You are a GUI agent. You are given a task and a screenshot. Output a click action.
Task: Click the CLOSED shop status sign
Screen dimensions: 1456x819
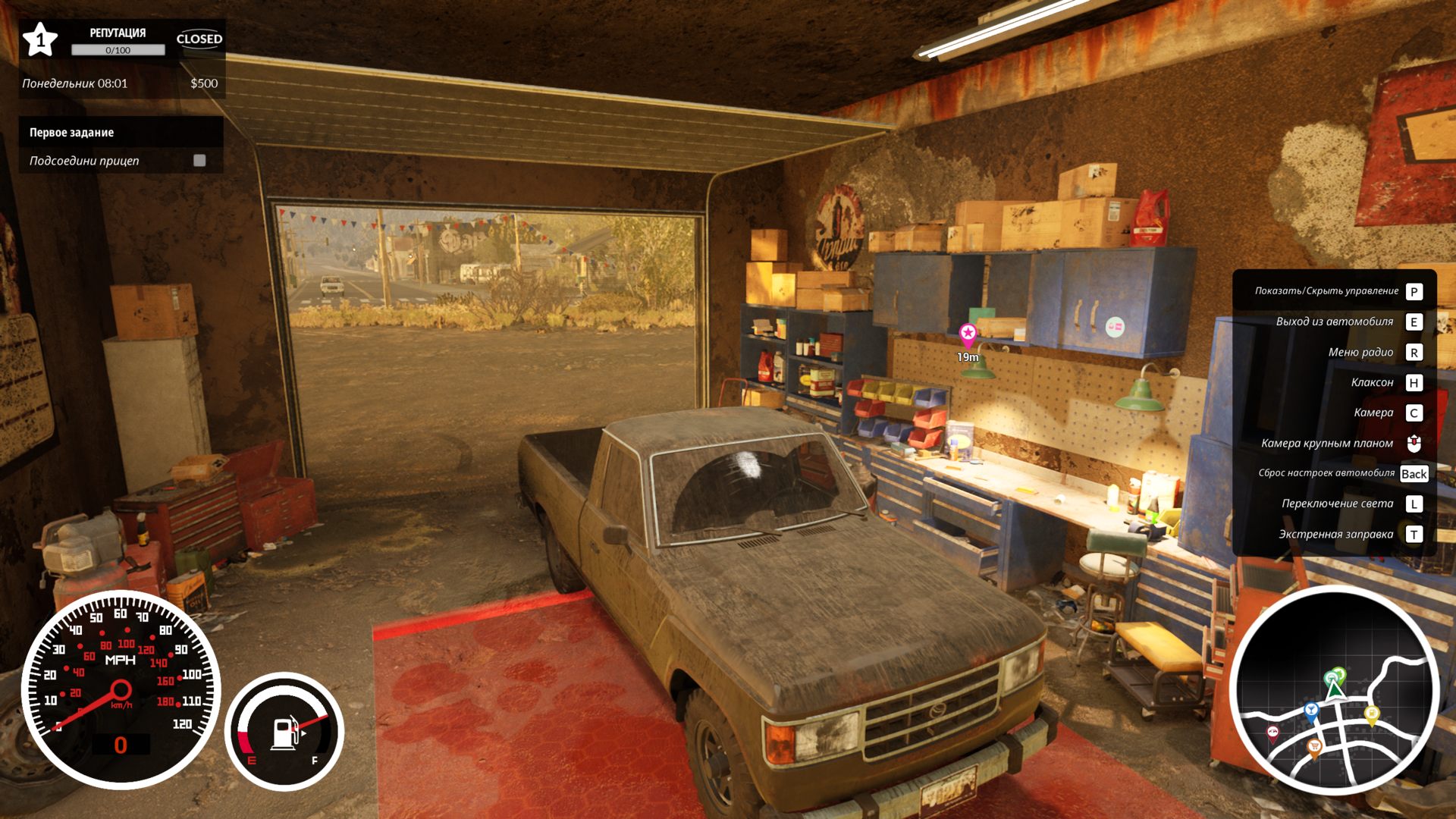(x=199, y=39)
